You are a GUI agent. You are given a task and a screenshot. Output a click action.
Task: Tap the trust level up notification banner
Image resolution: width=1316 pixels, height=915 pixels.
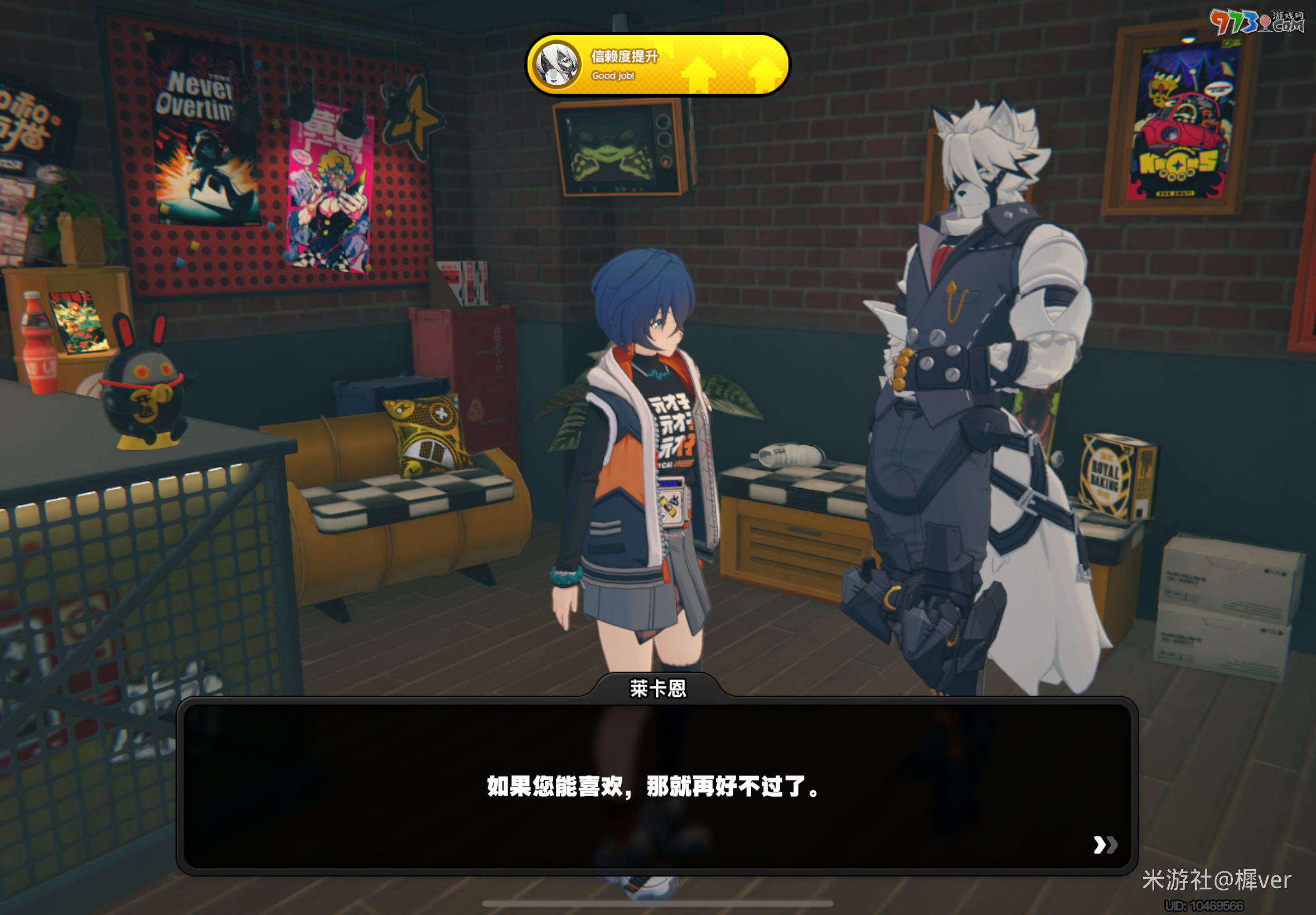(x=657, y=64)
